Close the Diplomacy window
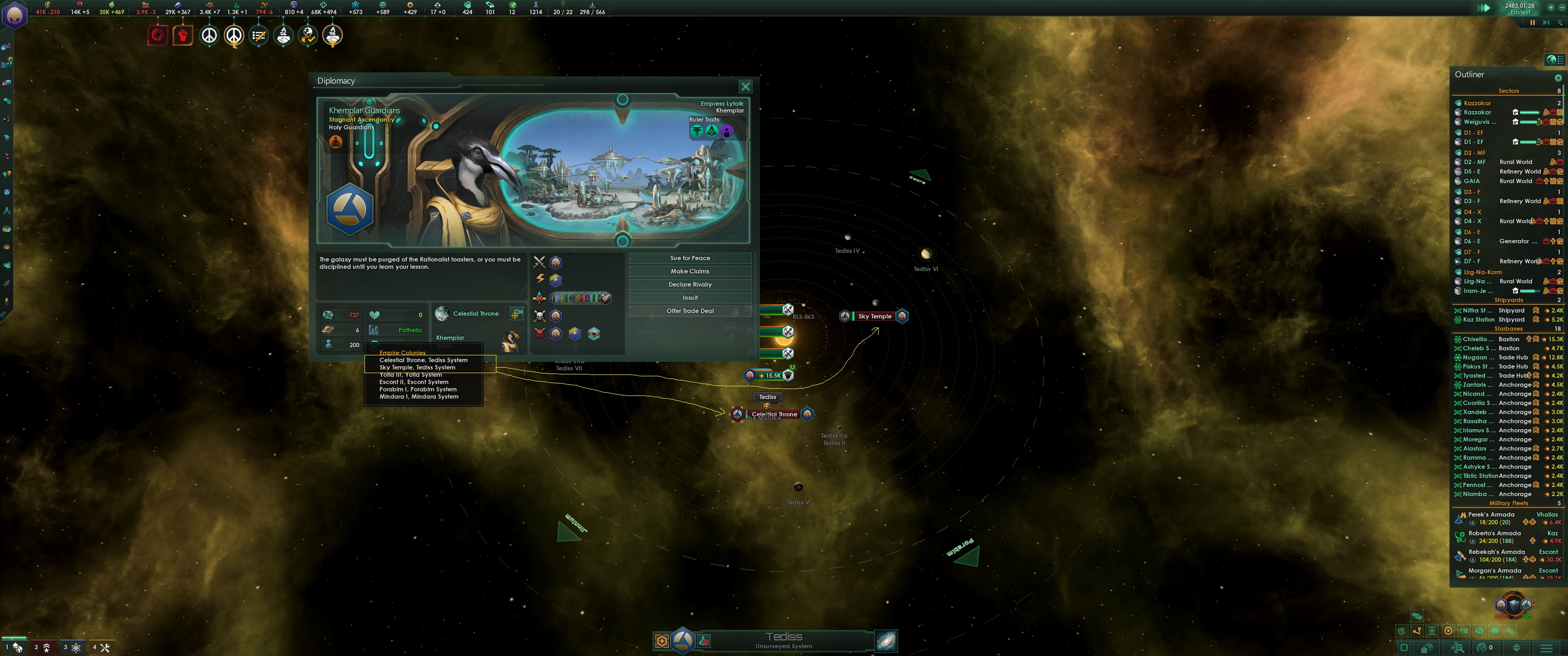 [x=745, y=87]
